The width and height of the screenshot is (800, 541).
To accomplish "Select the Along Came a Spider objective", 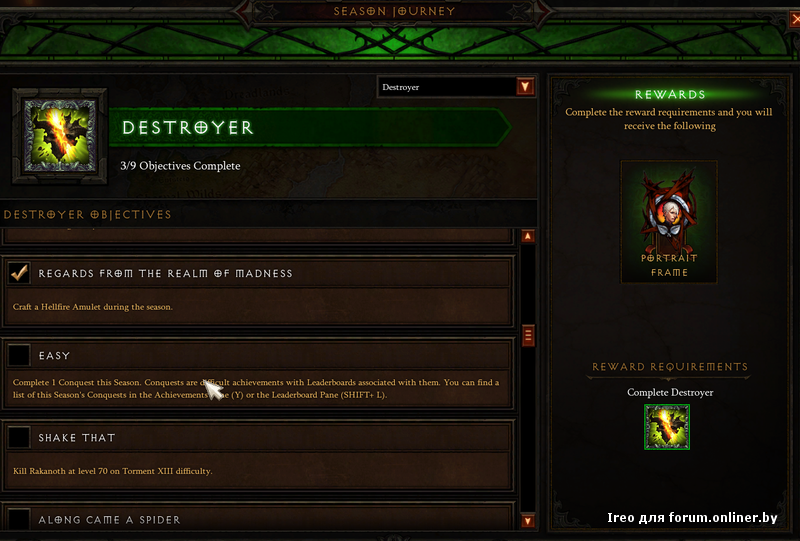I will click(109, 519).
